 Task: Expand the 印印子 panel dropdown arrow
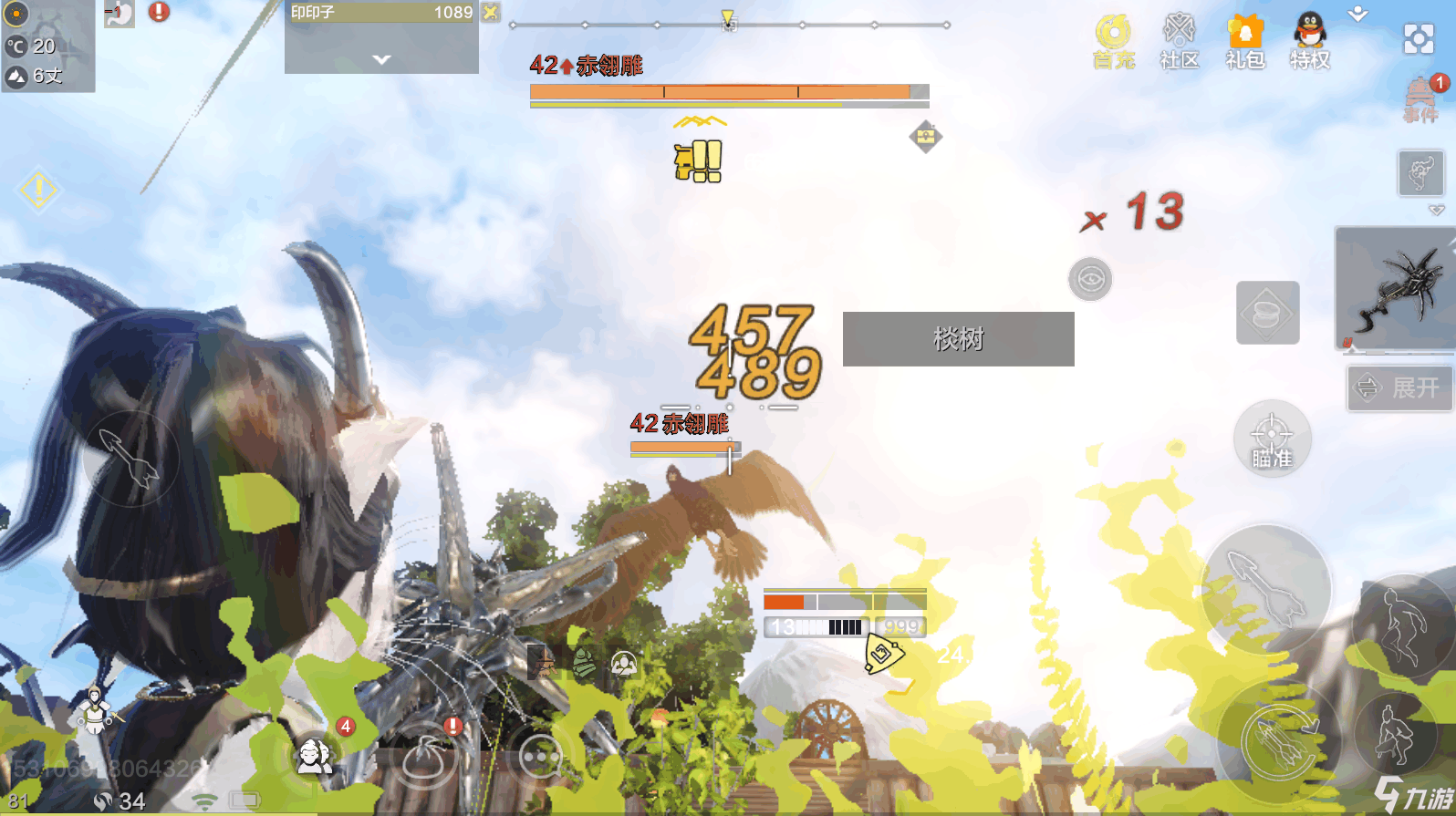click(x=381, y=59)
